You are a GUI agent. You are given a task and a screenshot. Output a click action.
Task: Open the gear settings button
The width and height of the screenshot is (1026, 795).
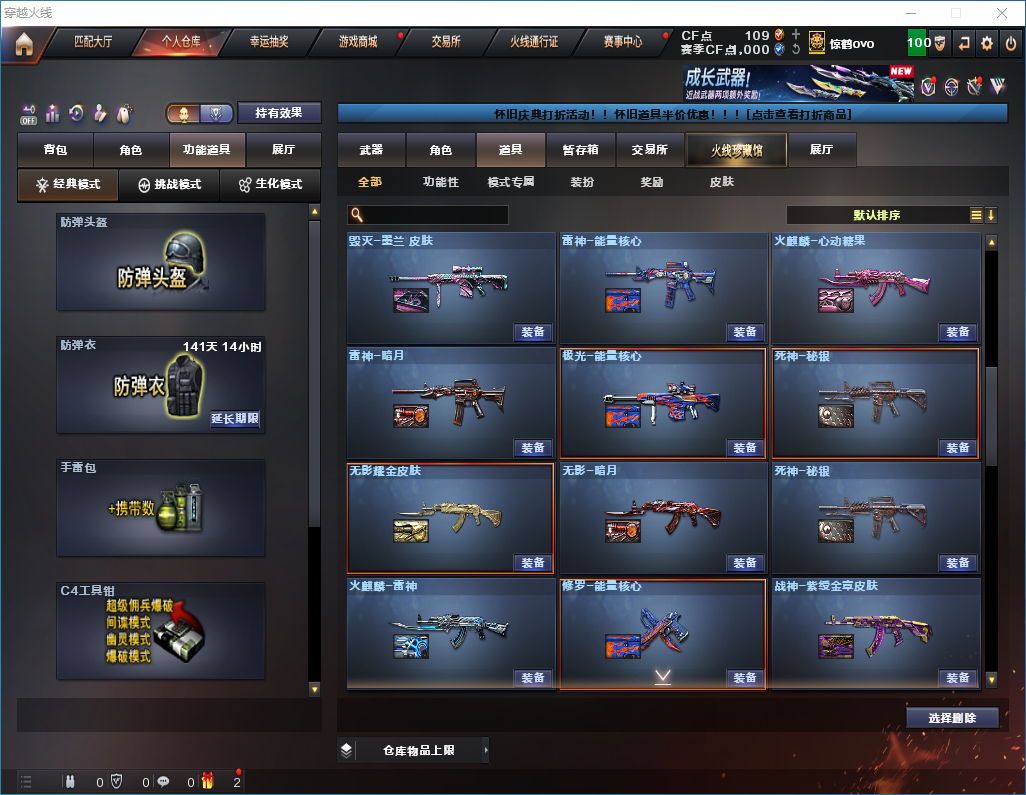pos(987,43)
